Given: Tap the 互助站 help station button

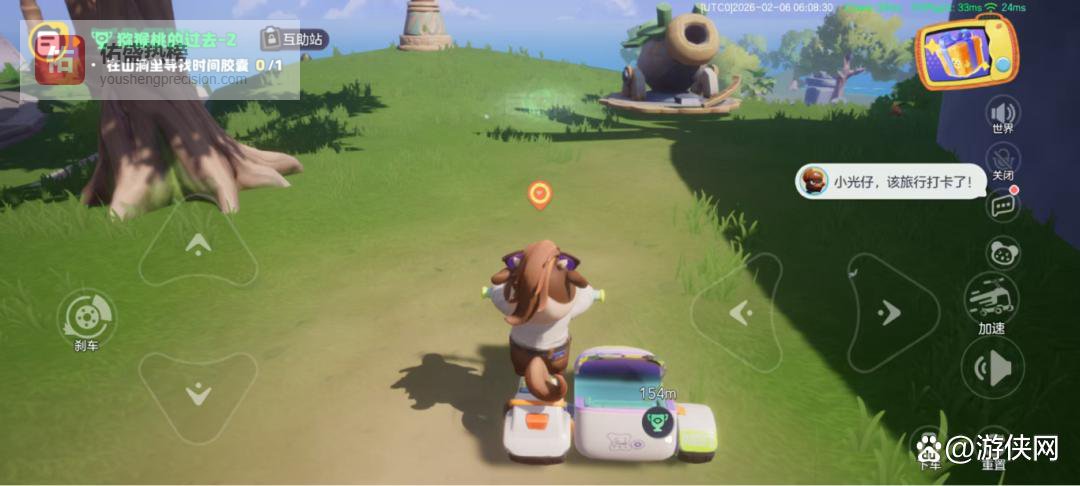Looking at the screenshot, I should (294, 39).
